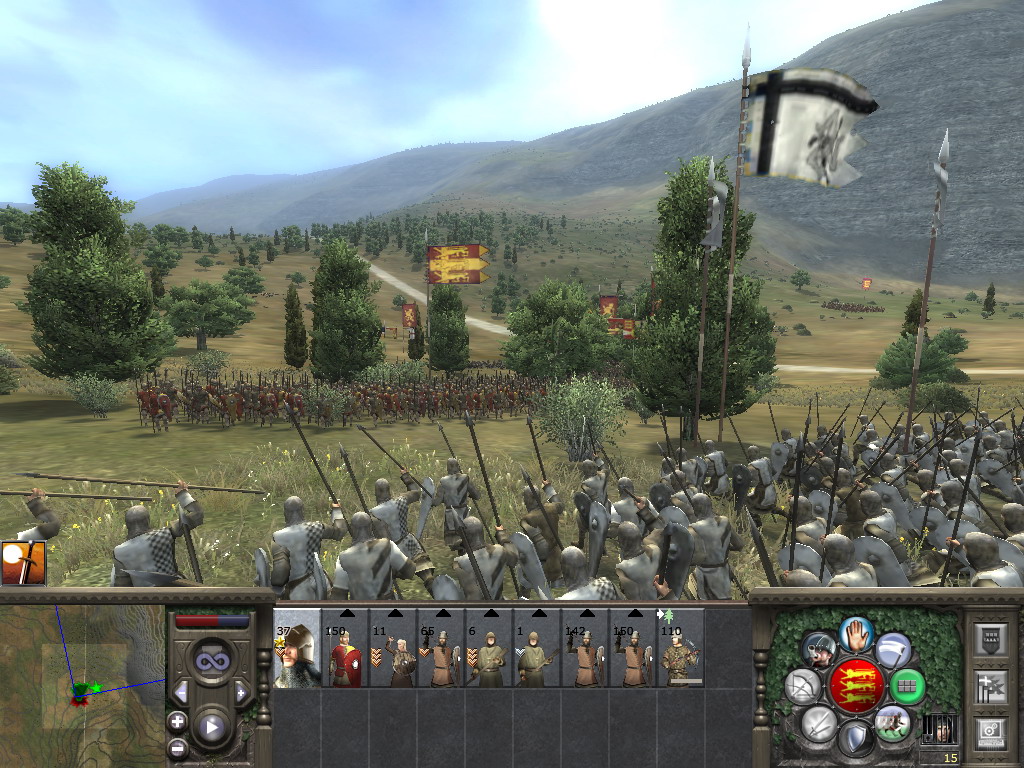Activate the bow fire-at-will button

coord(802,686)
